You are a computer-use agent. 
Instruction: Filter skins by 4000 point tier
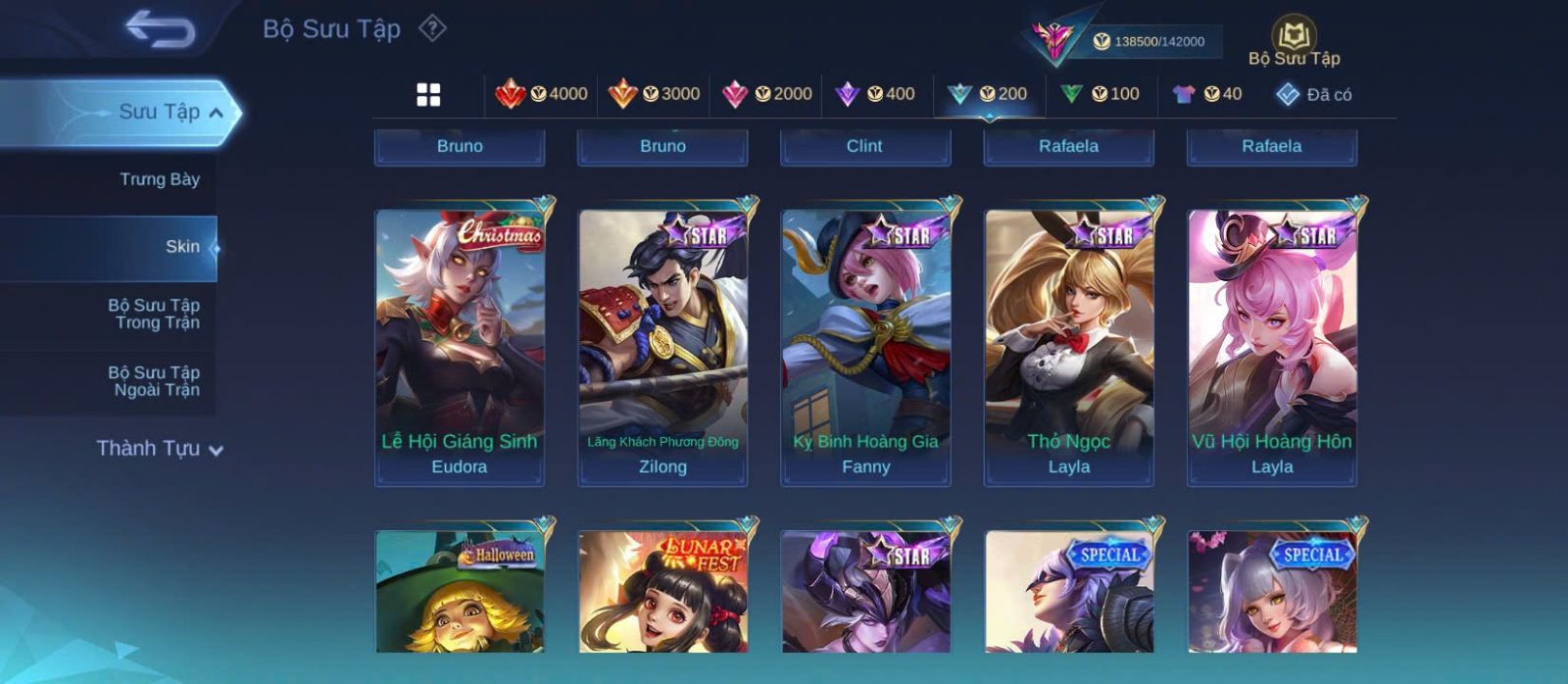[x=541, y=94]
